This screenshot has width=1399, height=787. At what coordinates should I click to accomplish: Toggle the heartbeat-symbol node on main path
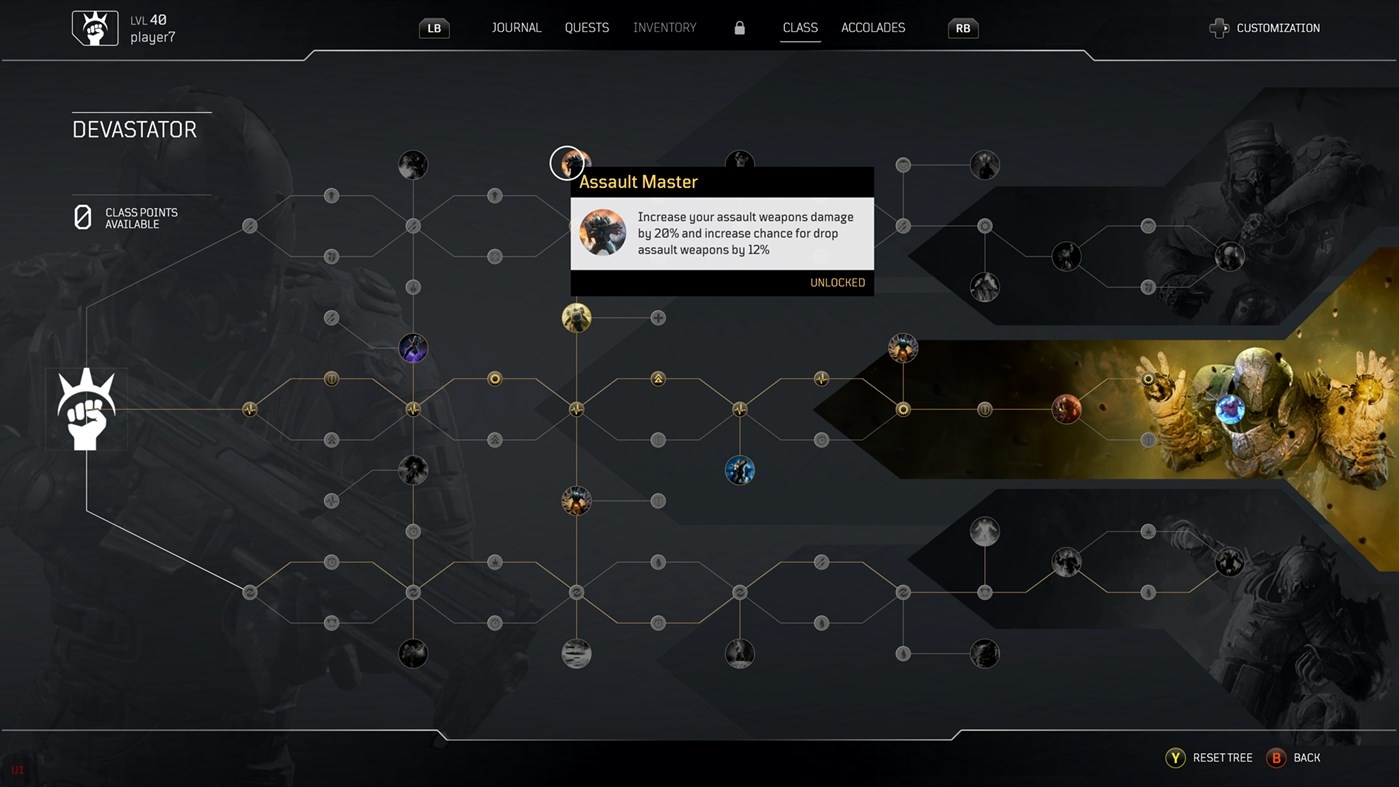pos(576,409)
